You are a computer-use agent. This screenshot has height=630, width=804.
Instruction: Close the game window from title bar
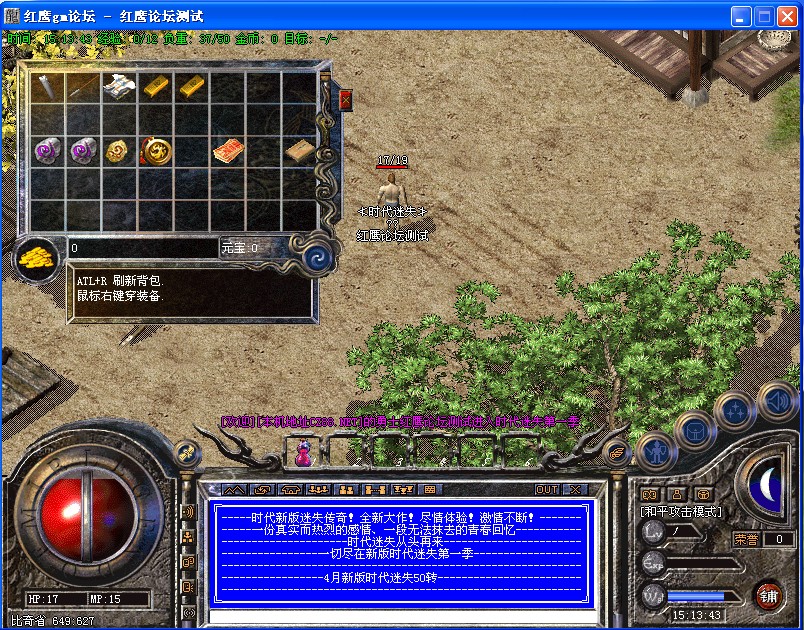787,16
